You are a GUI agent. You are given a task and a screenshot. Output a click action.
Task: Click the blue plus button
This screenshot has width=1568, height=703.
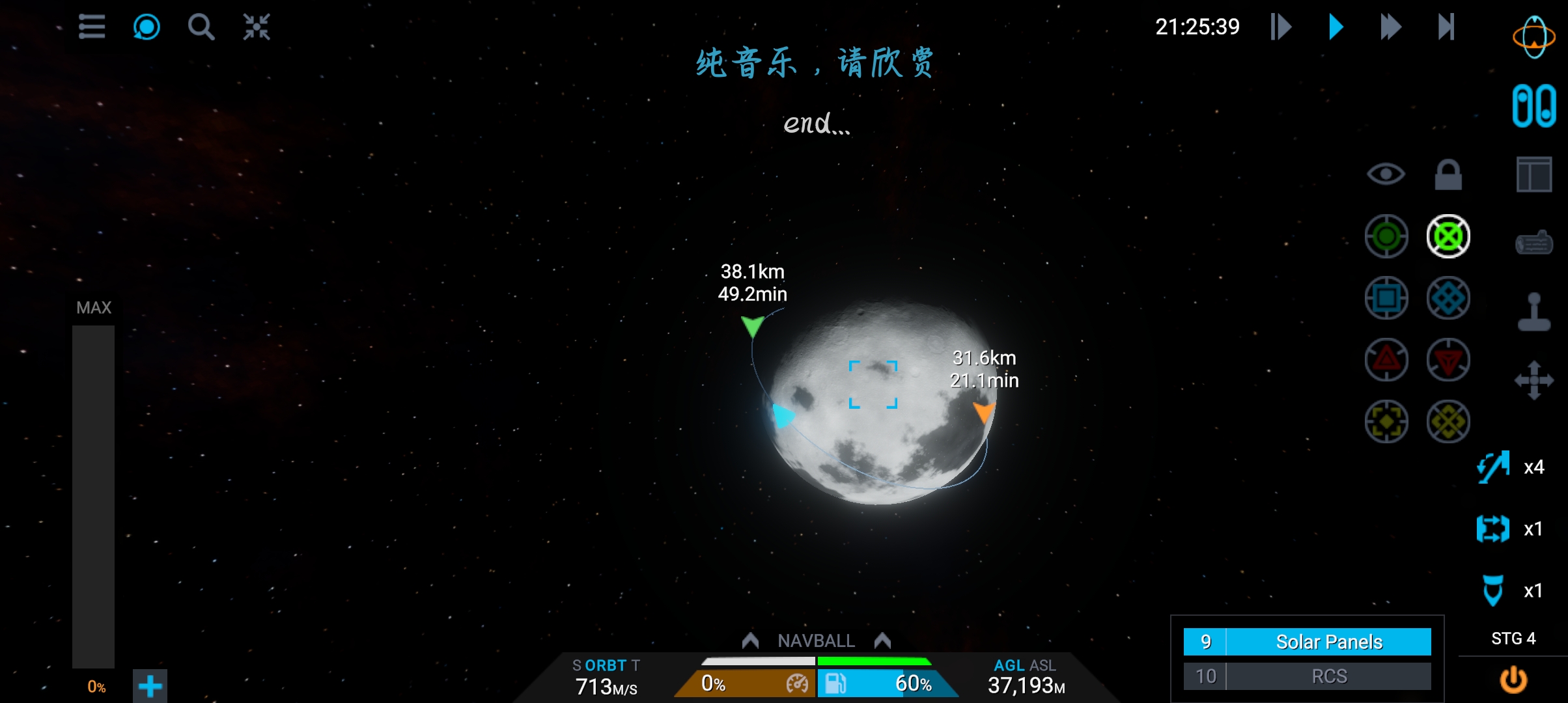tap(150, 686)
